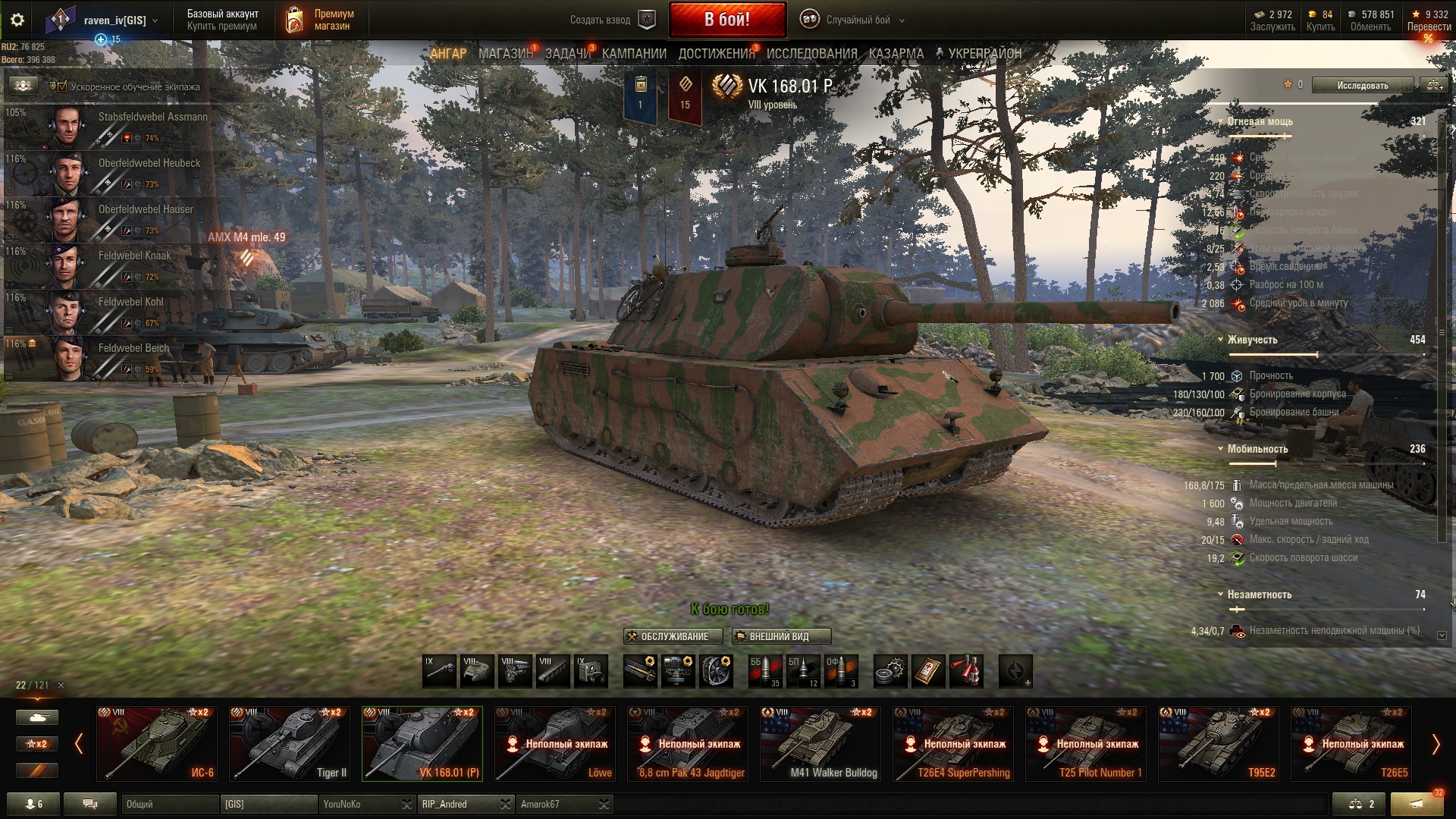Screen dimensions: 1456x819
Task: Show the ДОСТИЖЕНИЯ tab
Action: pos(716,54)
